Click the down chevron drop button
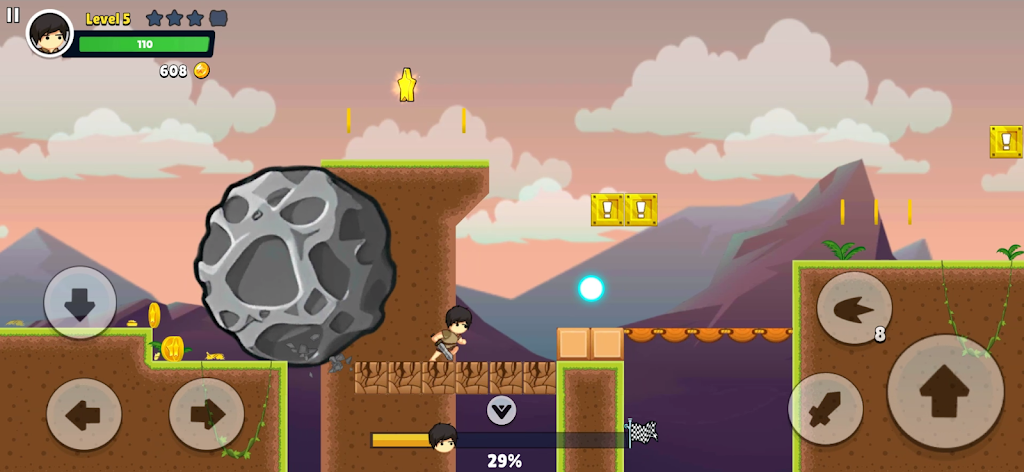The image size is (1024, 472). click(x=501, y=409)
